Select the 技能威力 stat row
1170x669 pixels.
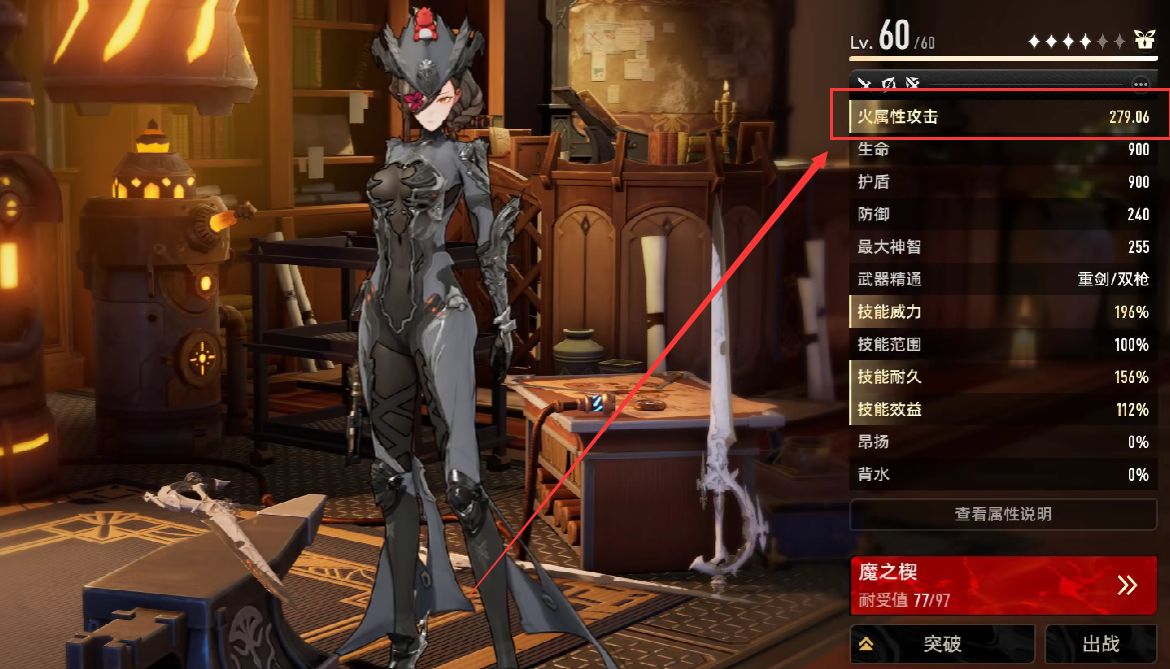pos(1002,312)
